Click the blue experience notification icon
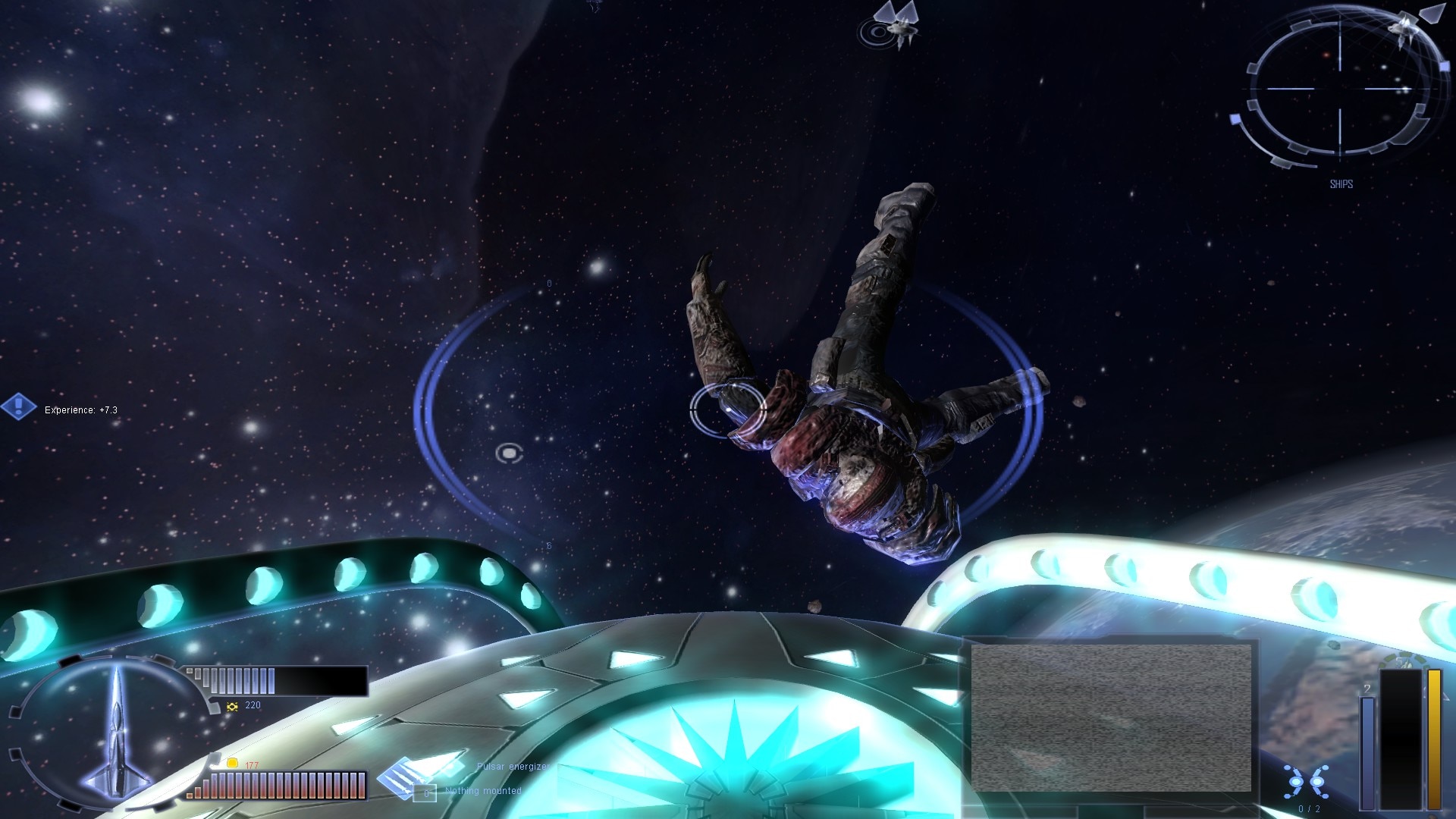Screen dimensions: 1456x819 (19, 406)
